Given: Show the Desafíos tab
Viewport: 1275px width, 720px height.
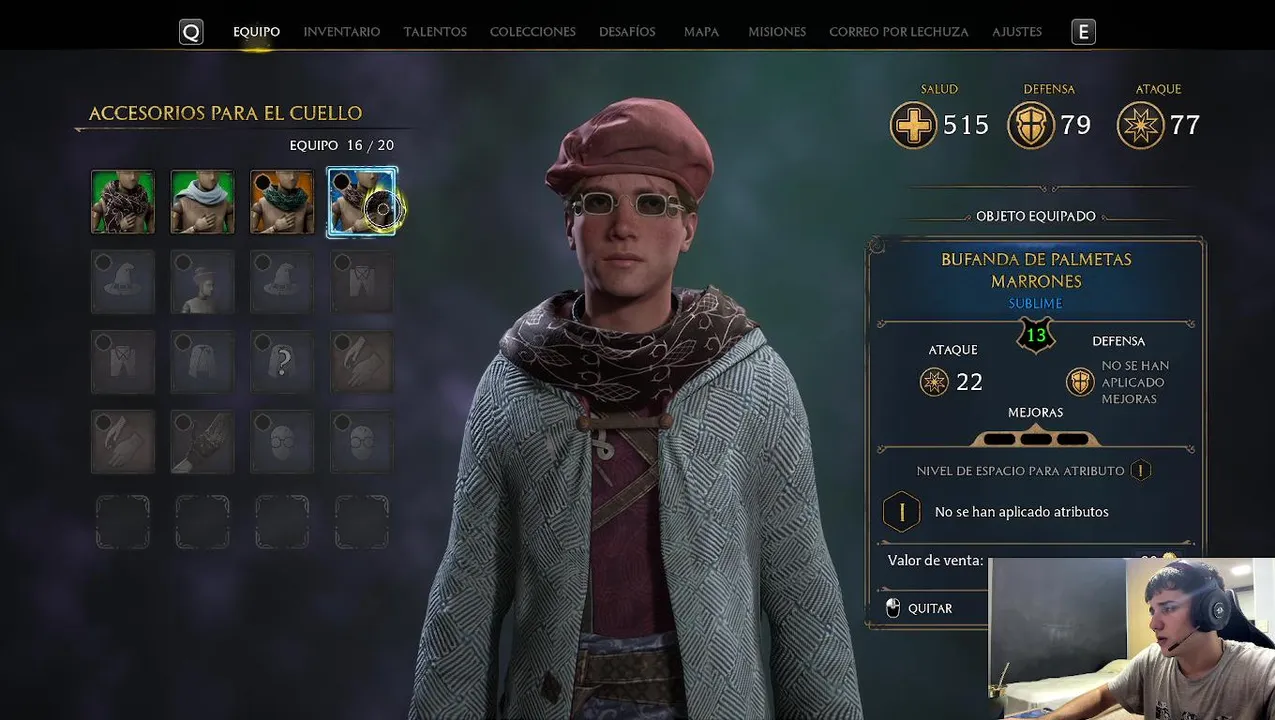Looking at the screenshot, I should [x=627, y=32].
